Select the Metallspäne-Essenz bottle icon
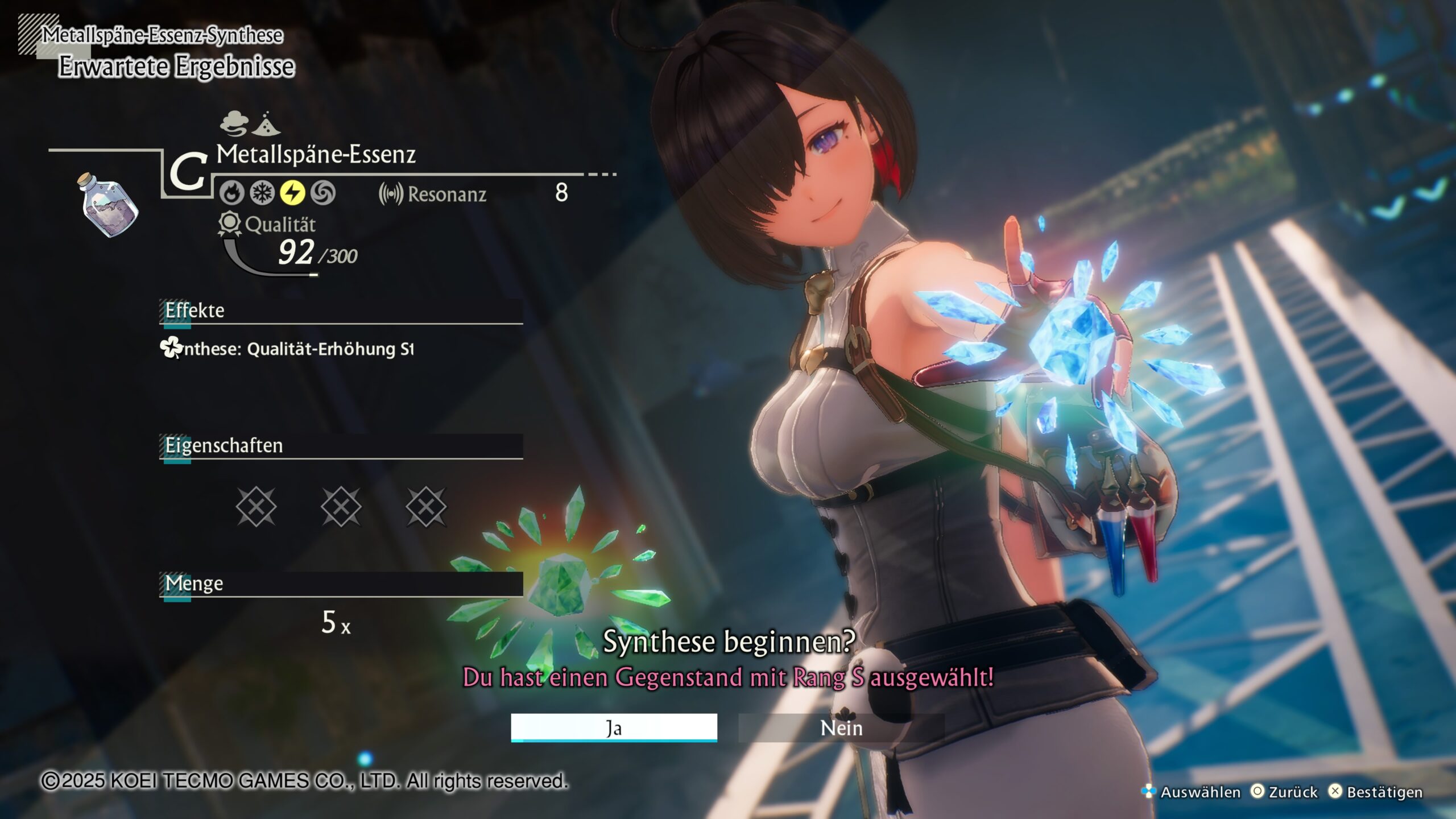Screen dimensions: 1456x819 [x=108, y=205]
